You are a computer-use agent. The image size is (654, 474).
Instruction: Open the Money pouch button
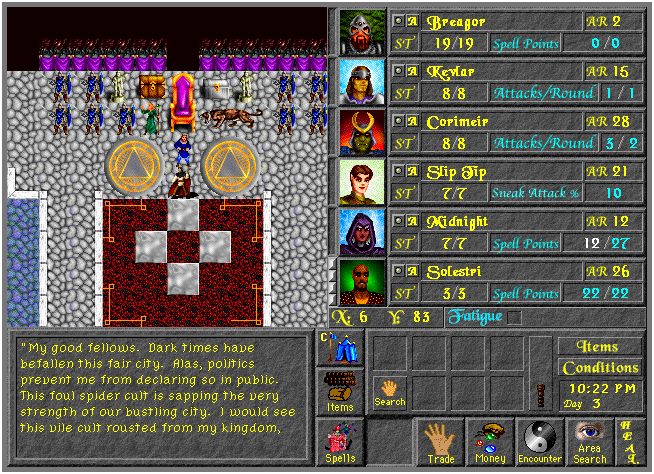pos(490,443)
